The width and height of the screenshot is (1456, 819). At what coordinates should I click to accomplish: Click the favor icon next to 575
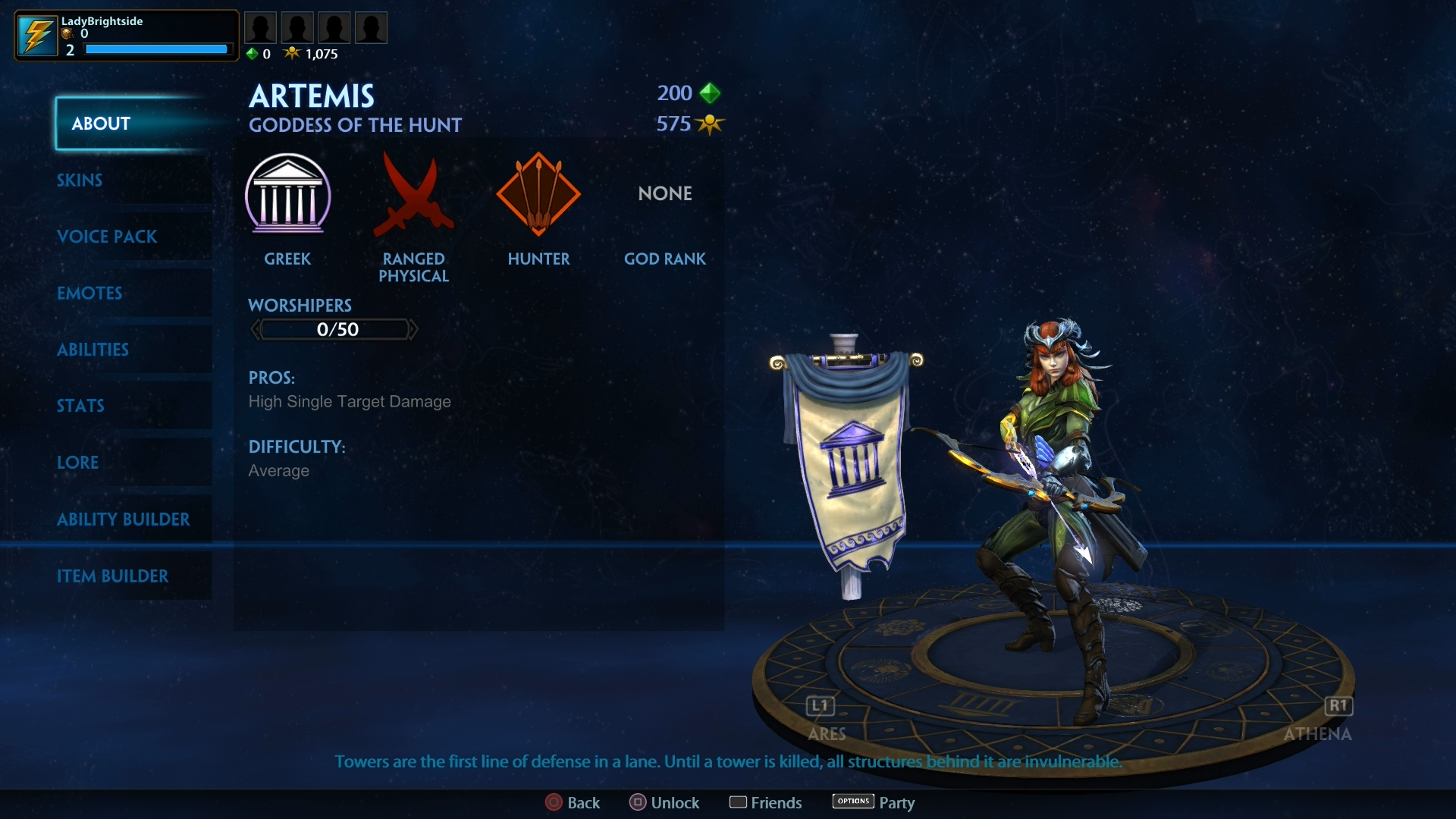pyautogui.click(x=711, y=124)
